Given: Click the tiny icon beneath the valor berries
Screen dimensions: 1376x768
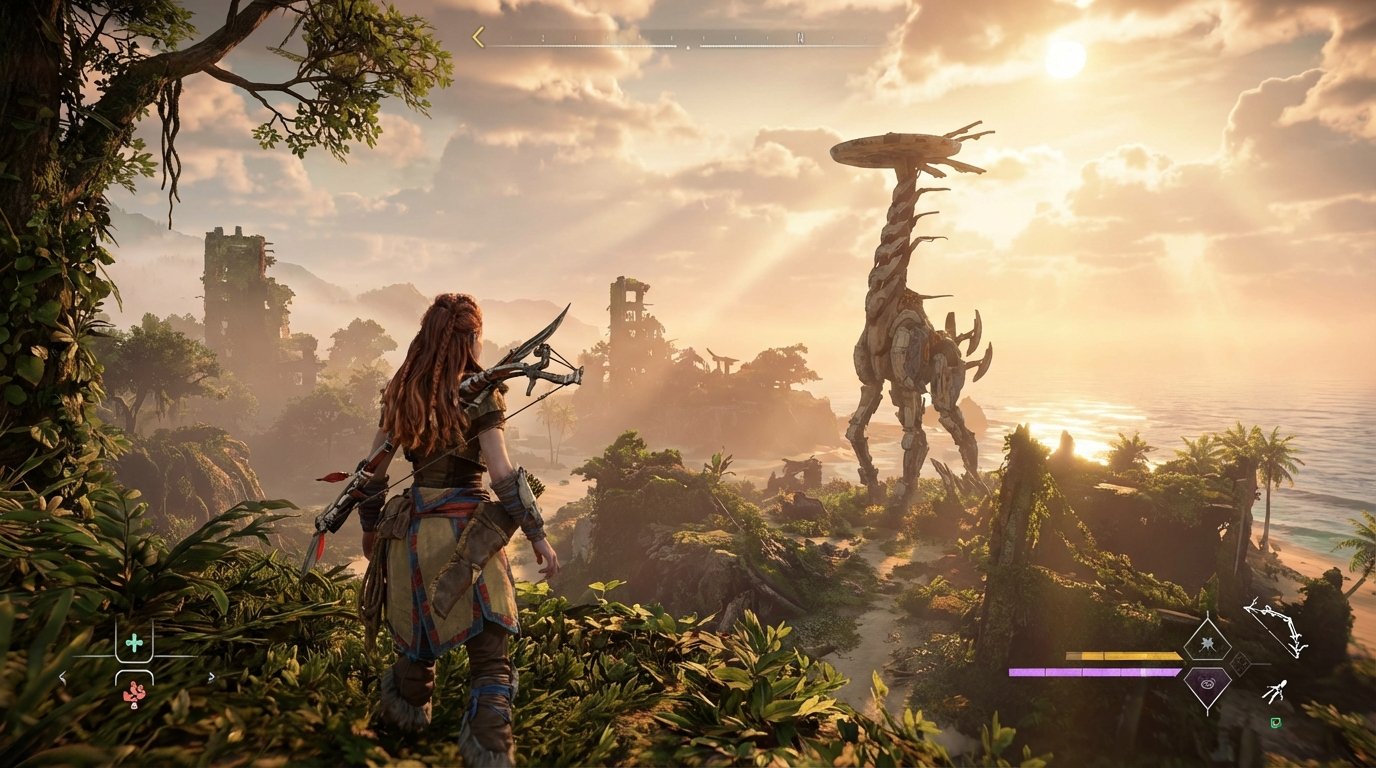Looking at the screenshot, I should (134, 706).
